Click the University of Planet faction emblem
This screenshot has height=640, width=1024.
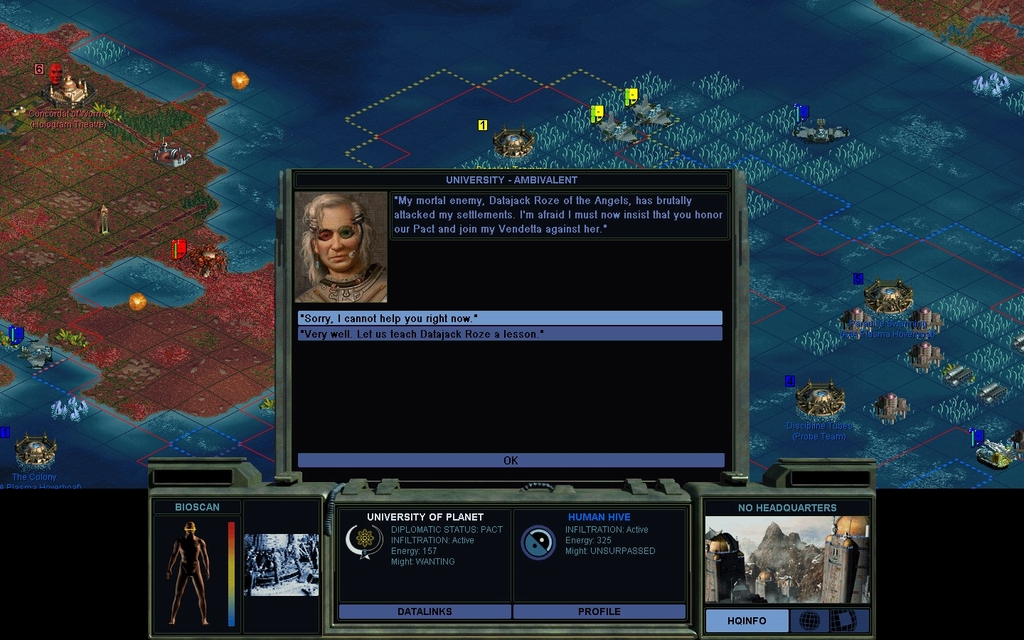364,541
